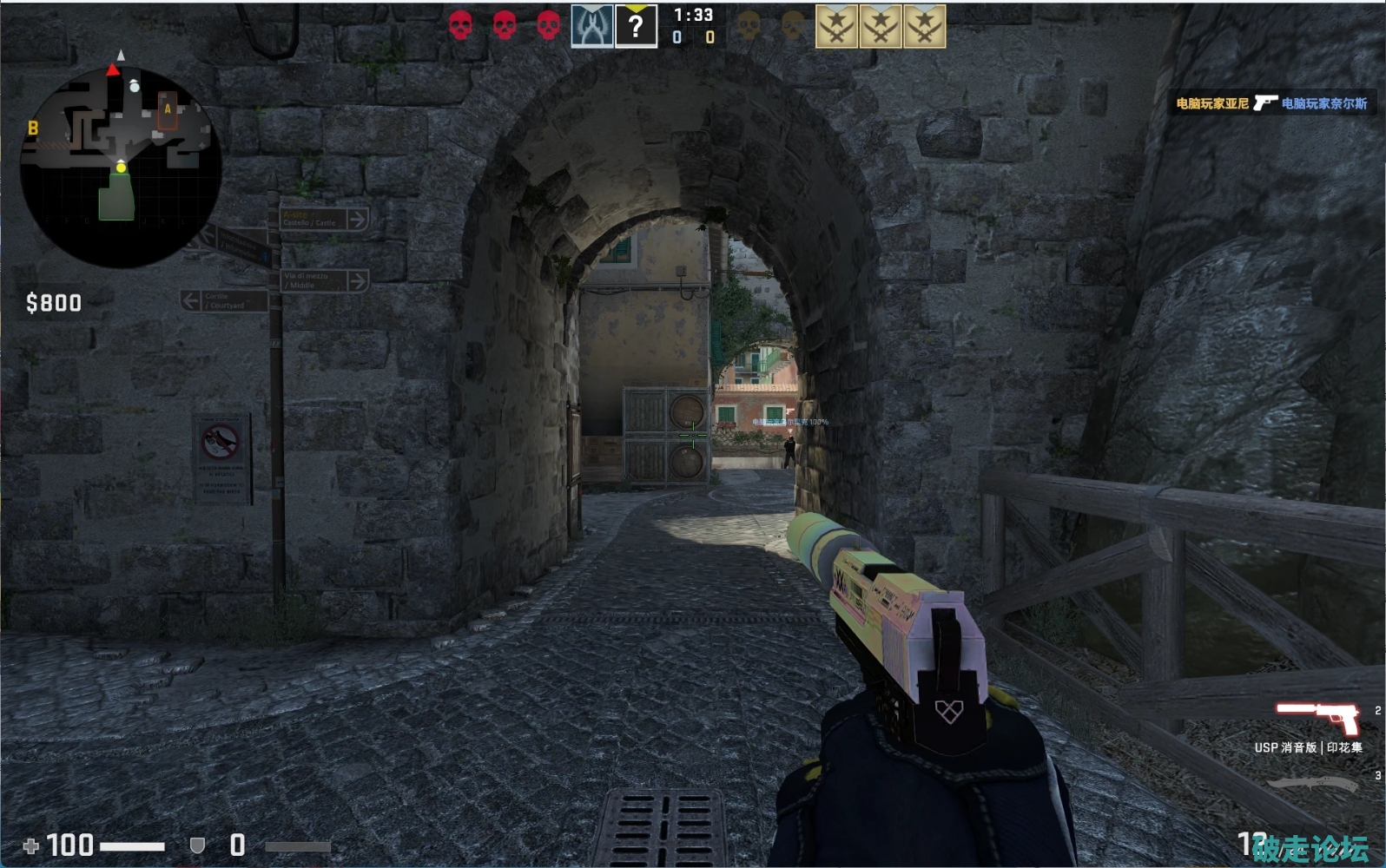Click bombsite A marker on the radar
This screenshot has height=868, width=1386.
click(x=168, y=109)
